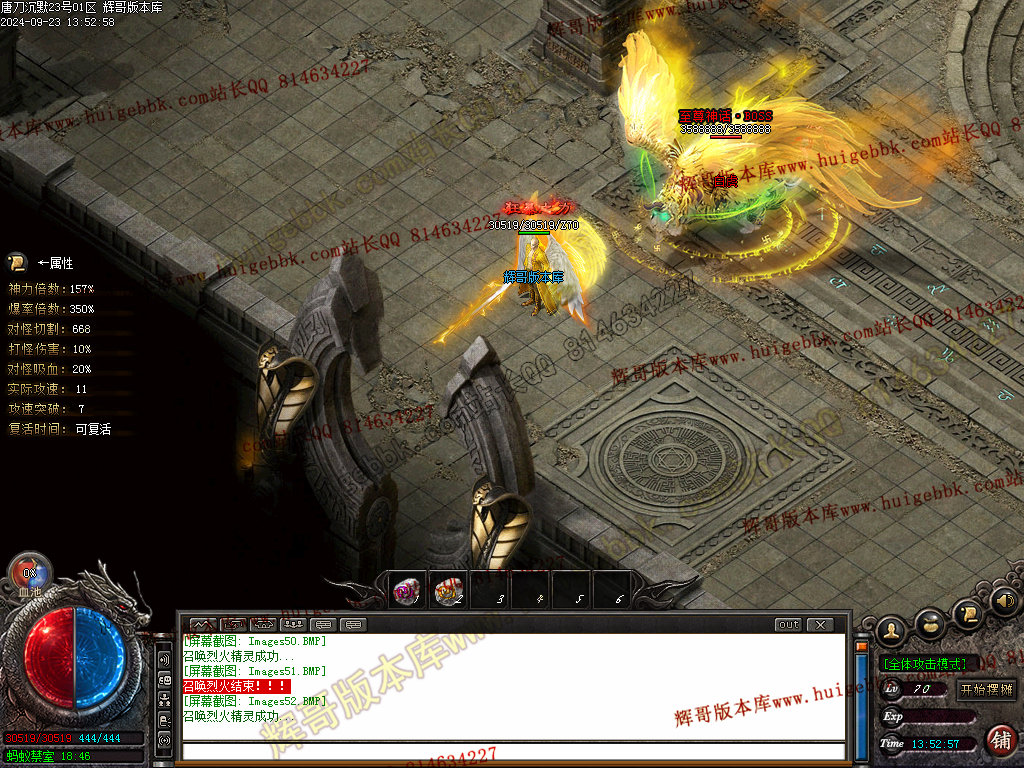Use the item in hotbar slot 2

tap(448, 591)
